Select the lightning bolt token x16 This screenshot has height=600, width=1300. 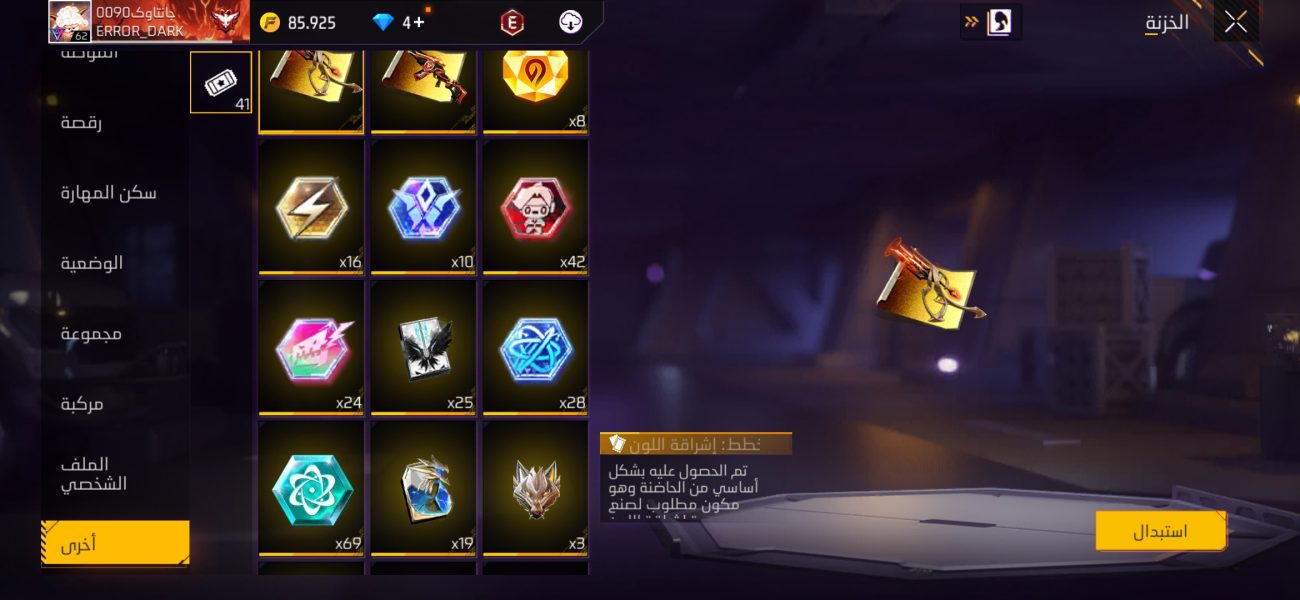pos(311,207)
